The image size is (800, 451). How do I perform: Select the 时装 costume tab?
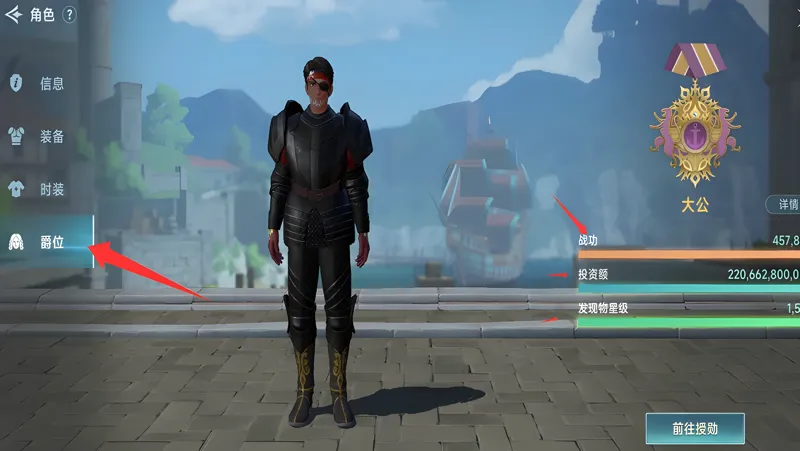[42, 189]
